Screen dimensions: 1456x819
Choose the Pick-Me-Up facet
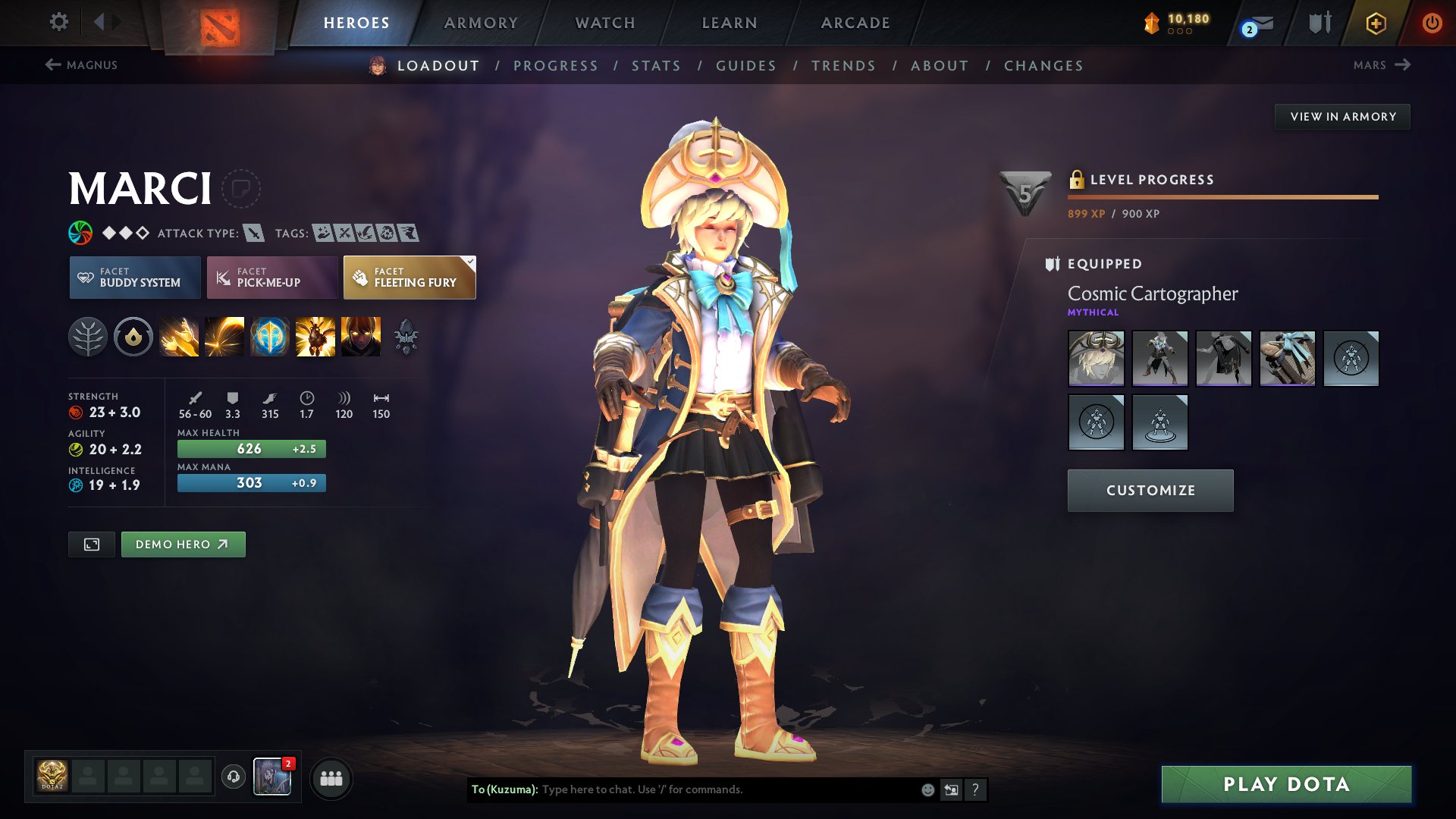point(272,278)
